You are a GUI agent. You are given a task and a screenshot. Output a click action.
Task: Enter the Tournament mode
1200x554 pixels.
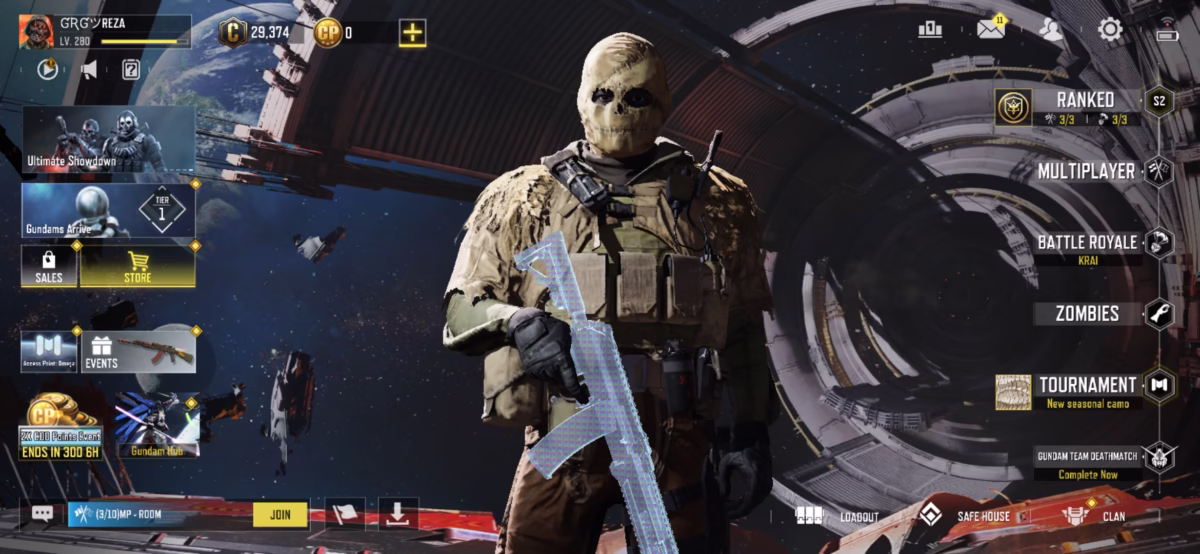pyautogui.click(x=1087, y=386)
